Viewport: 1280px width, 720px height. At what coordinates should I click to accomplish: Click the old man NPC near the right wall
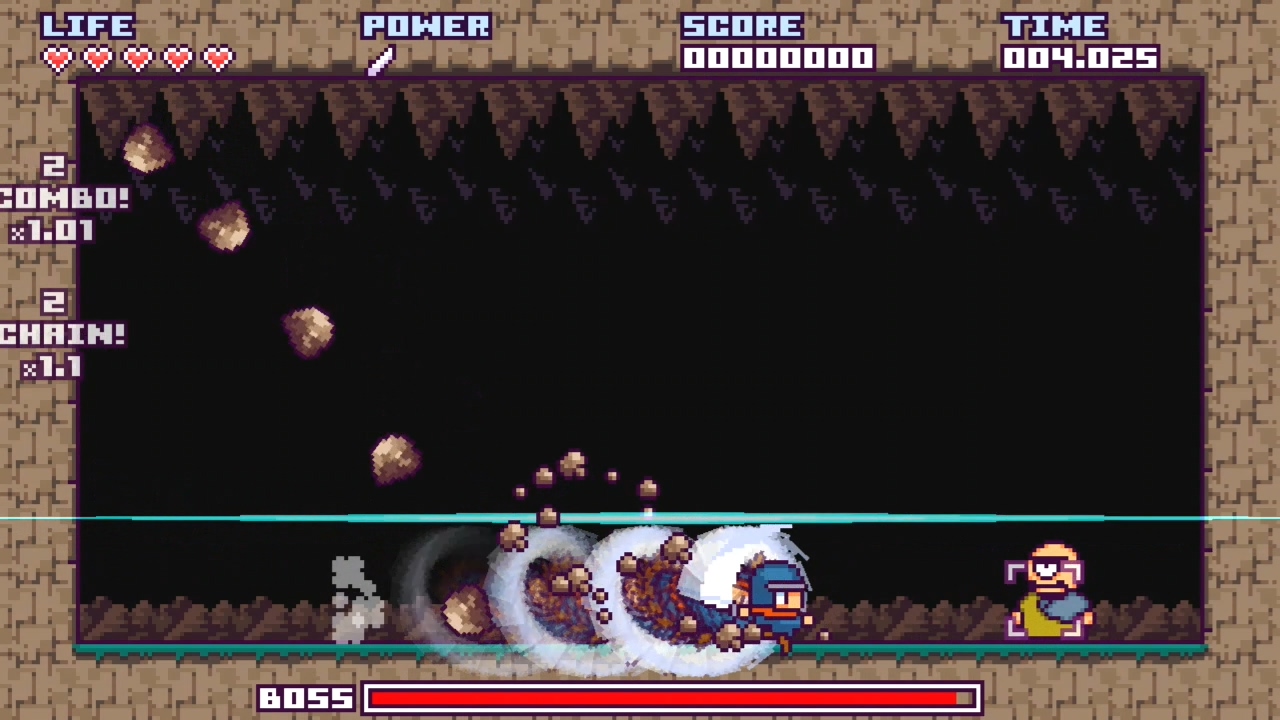(x=1048, y=595)
